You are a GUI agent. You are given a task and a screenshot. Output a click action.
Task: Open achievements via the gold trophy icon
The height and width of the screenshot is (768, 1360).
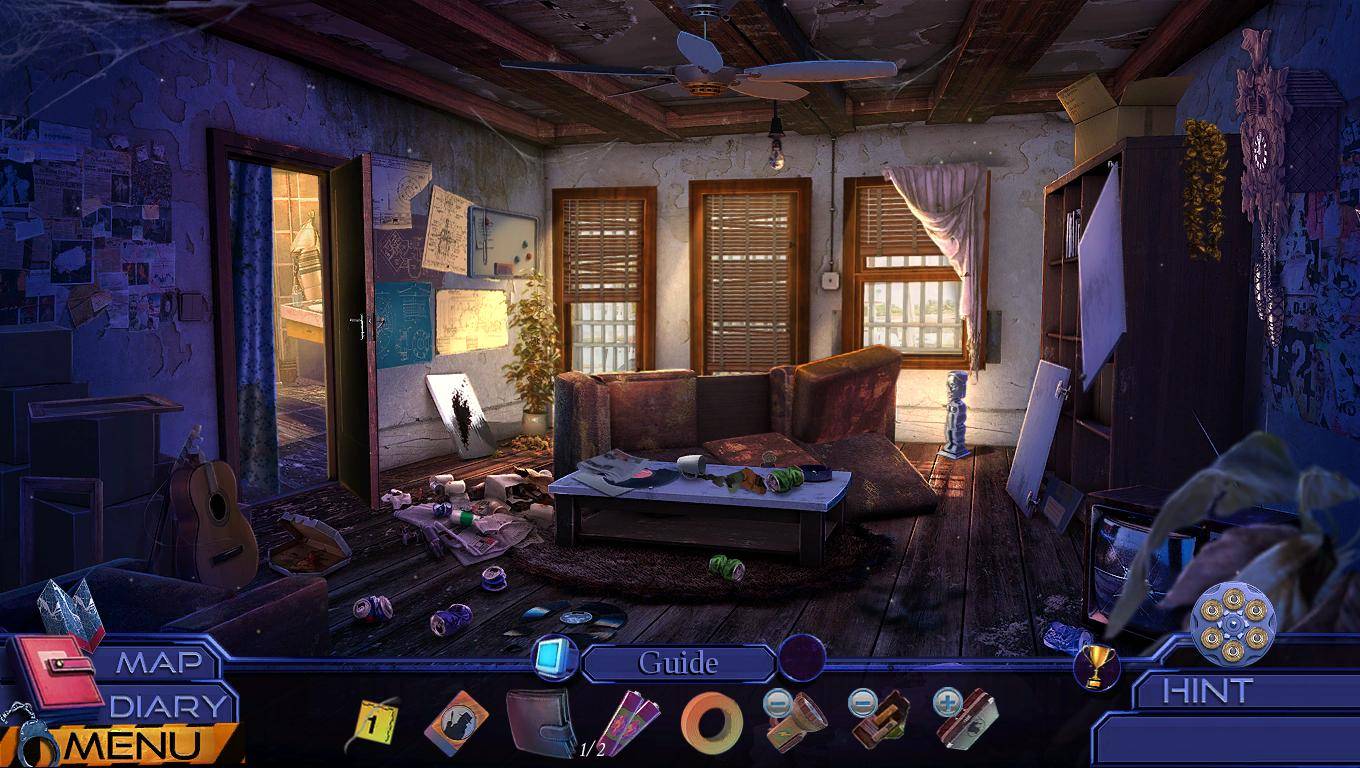1096,666
